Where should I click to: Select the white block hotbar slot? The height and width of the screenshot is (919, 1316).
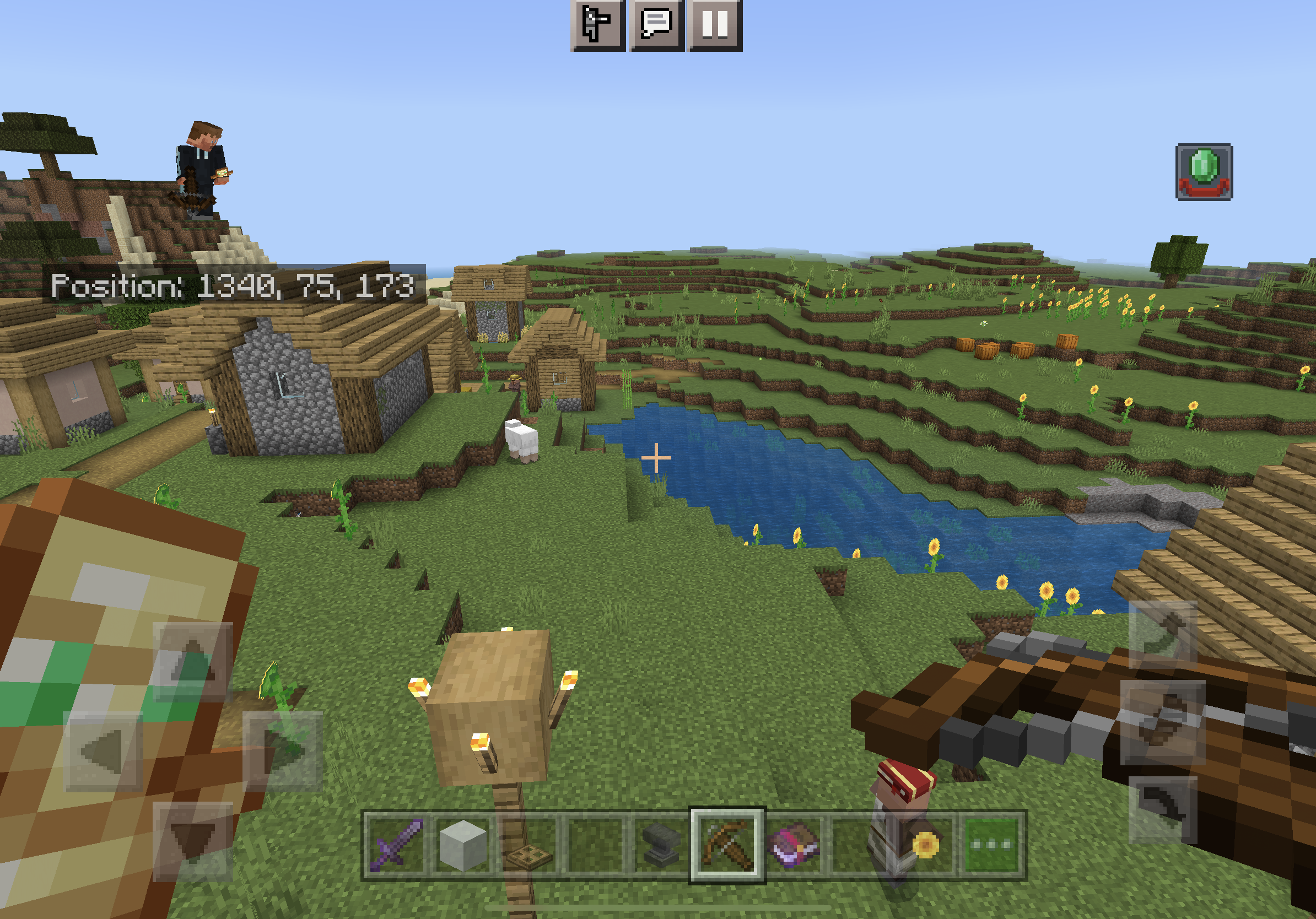463,845
